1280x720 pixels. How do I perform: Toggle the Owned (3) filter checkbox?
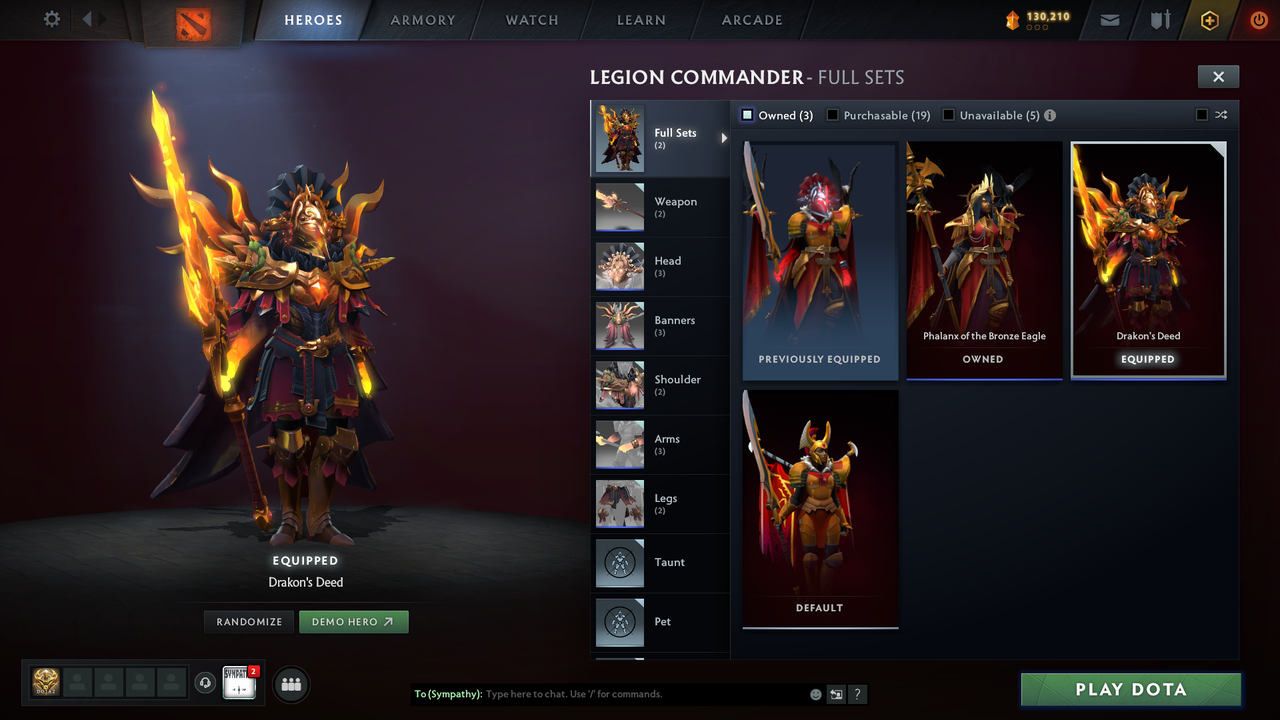(746, 115)
